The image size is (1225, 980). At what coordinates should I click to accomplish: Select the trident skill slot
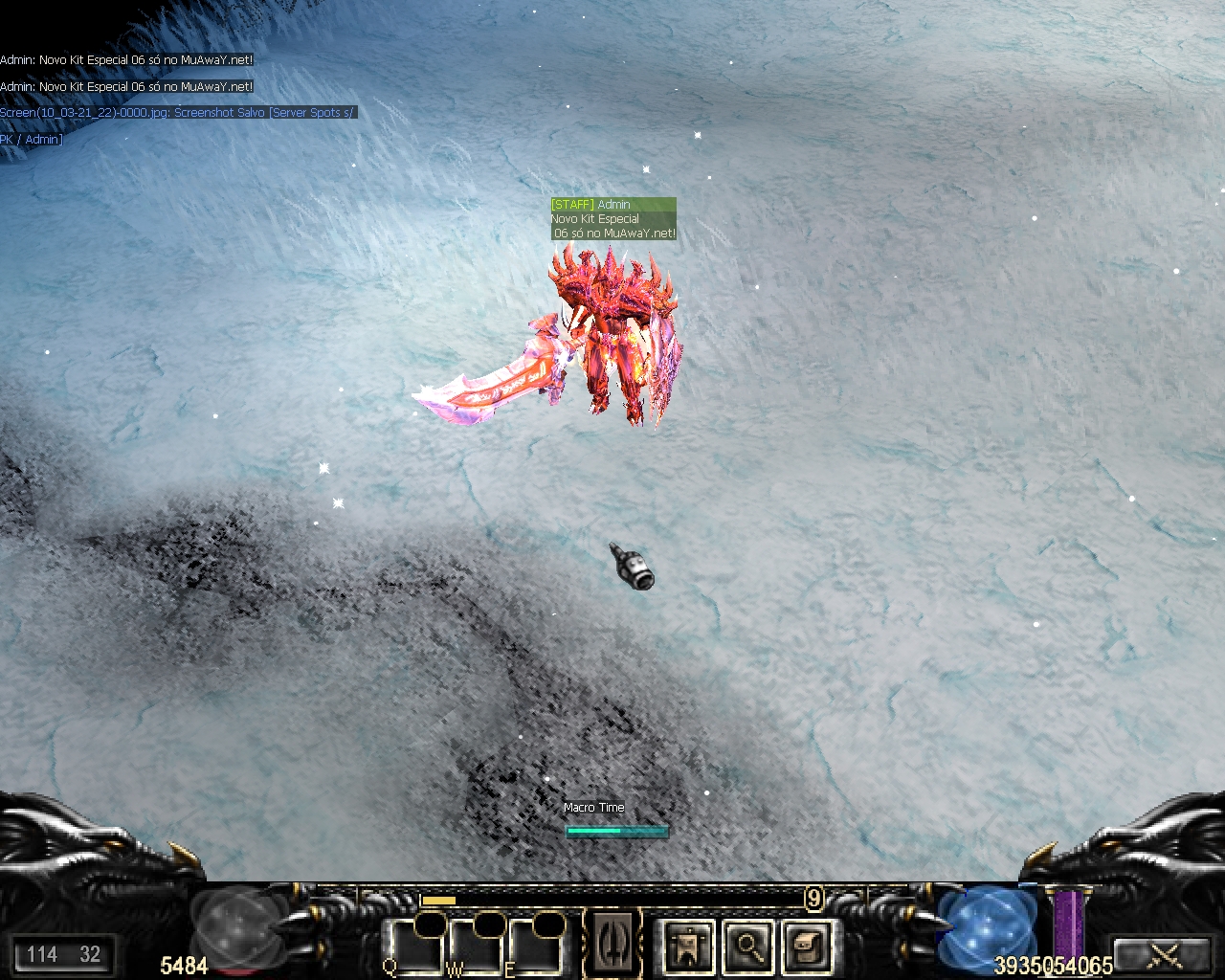(x=613, y=944)
